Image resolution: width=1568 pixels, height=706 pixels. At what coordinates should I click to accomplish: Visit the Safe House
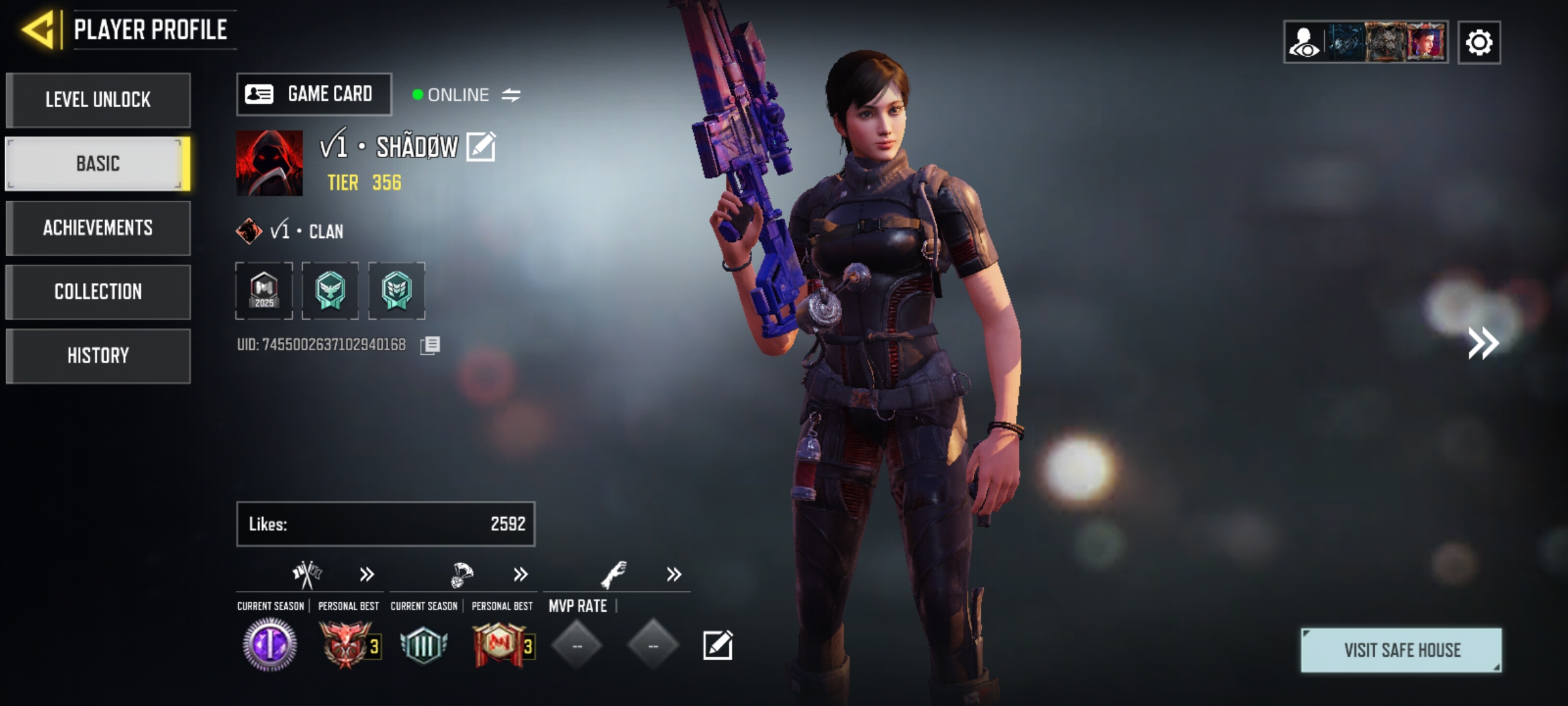[x=1401, y=650]
